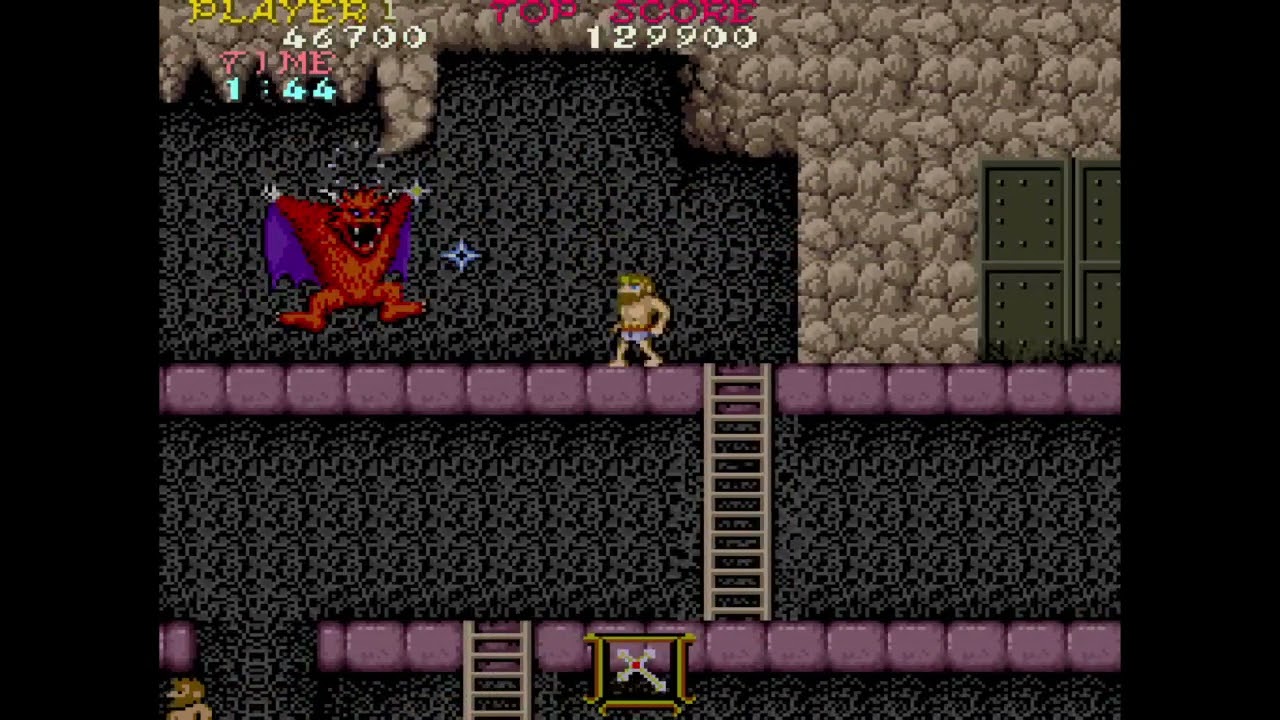Click the current weapon icon in gold frame
The image size is (1280, 720).
(639, 669)
